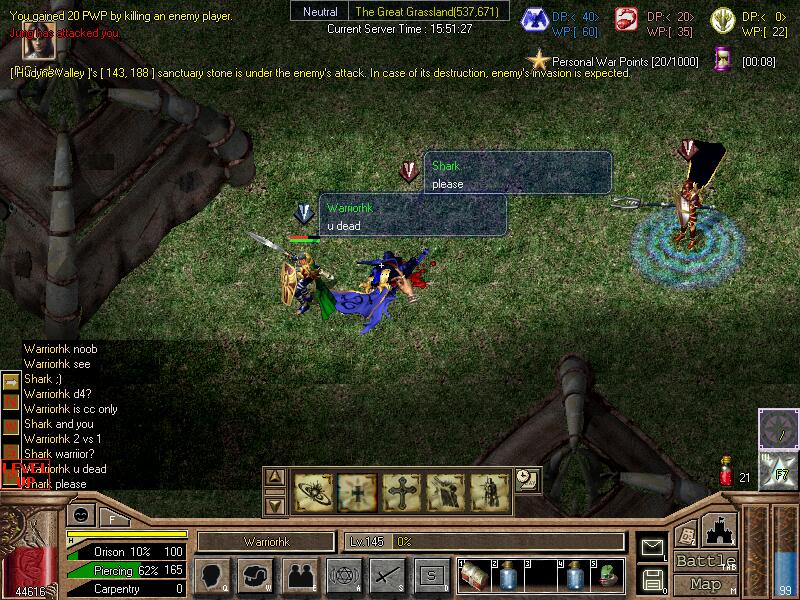Open the Map button
Viewport: 800px width, 600px height.
[x=706, y=584]
